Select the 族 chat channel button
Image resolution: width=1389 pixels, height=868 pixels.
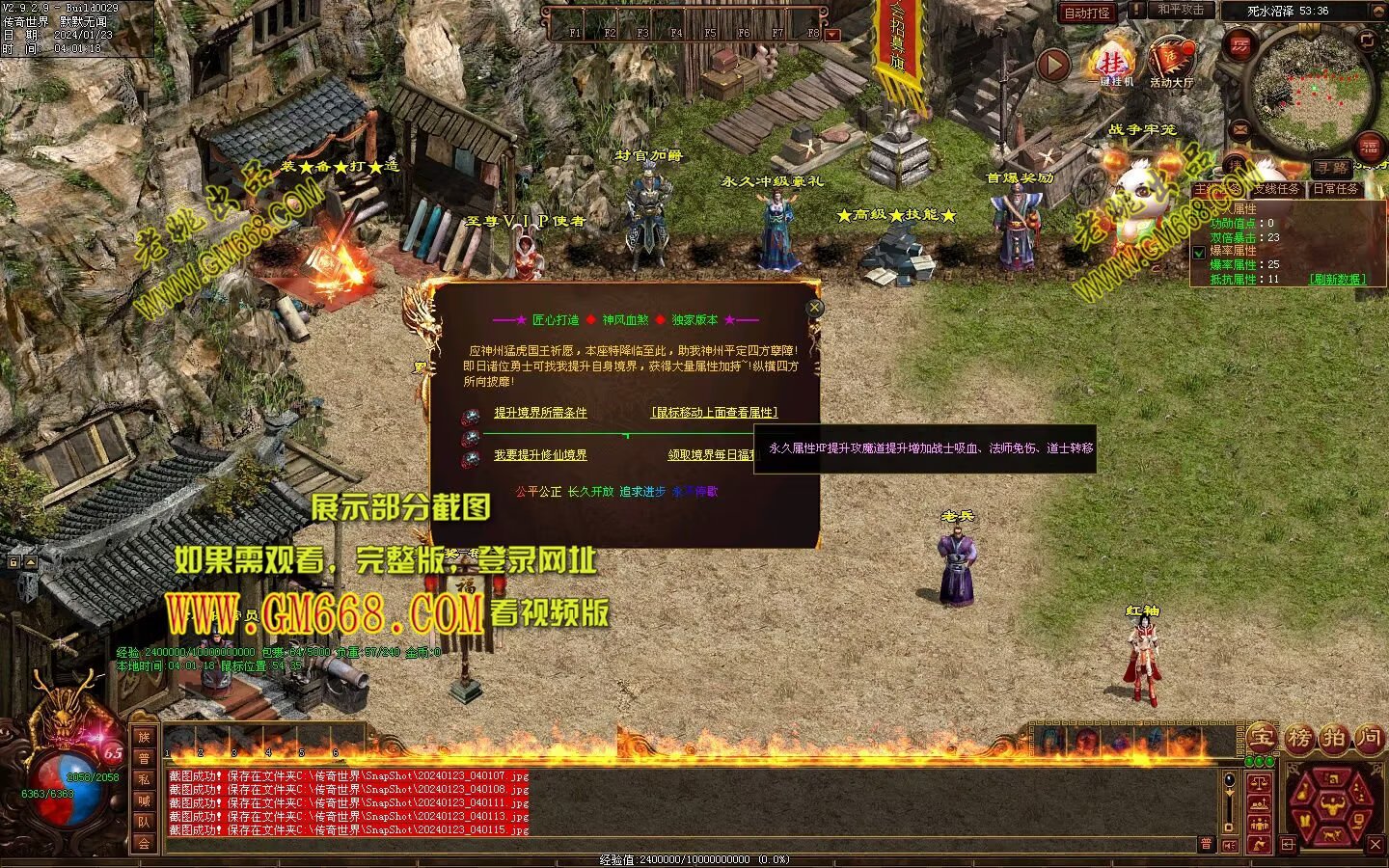point(144,737)
